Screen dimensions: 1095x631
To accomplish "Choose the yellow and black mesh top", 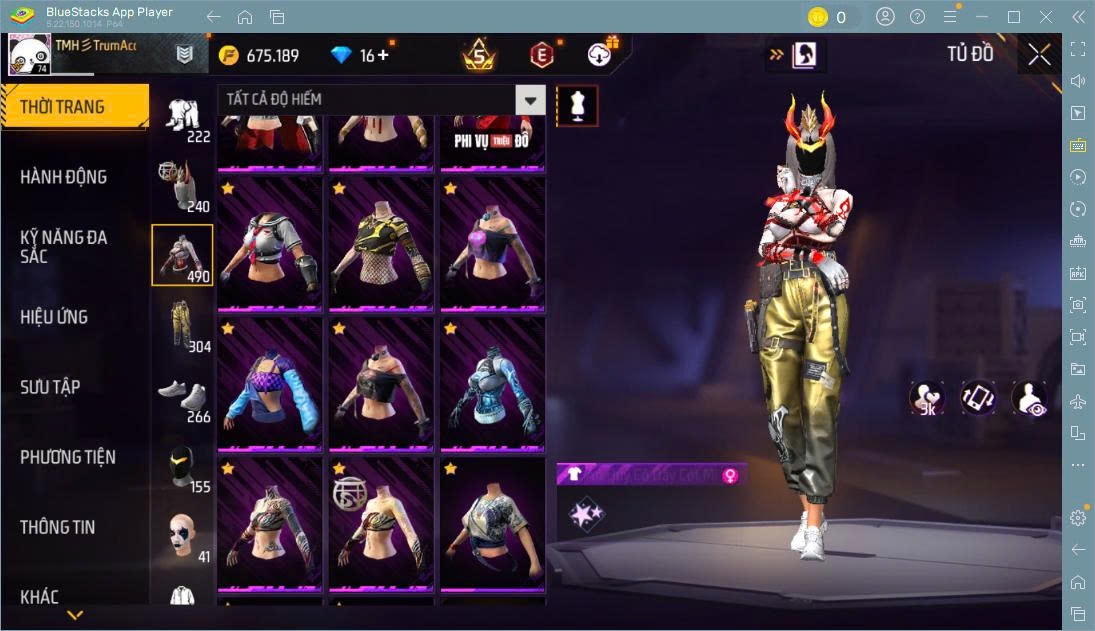I will pos(381,243).
